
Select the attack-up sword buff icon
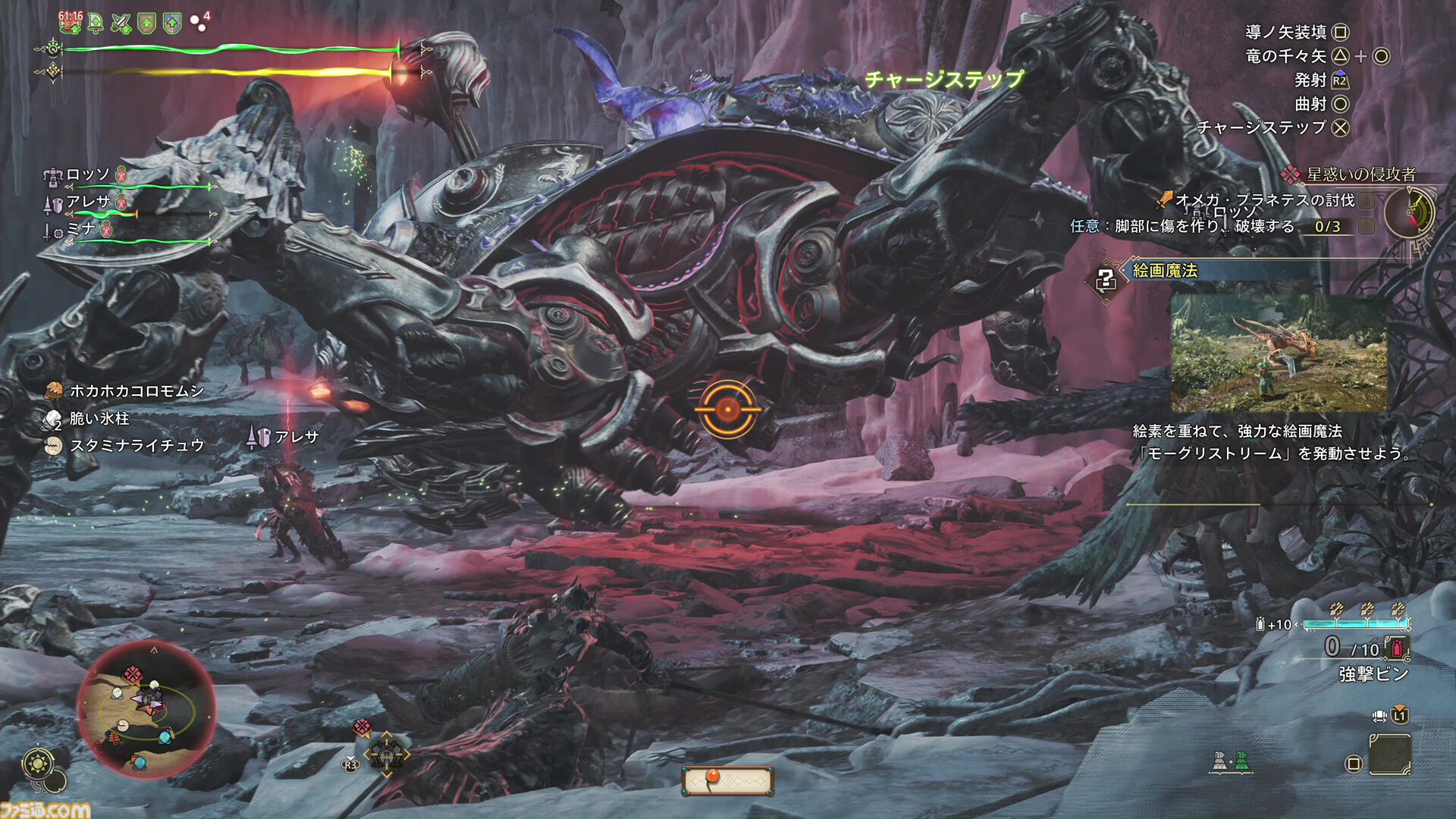(121, 23)
